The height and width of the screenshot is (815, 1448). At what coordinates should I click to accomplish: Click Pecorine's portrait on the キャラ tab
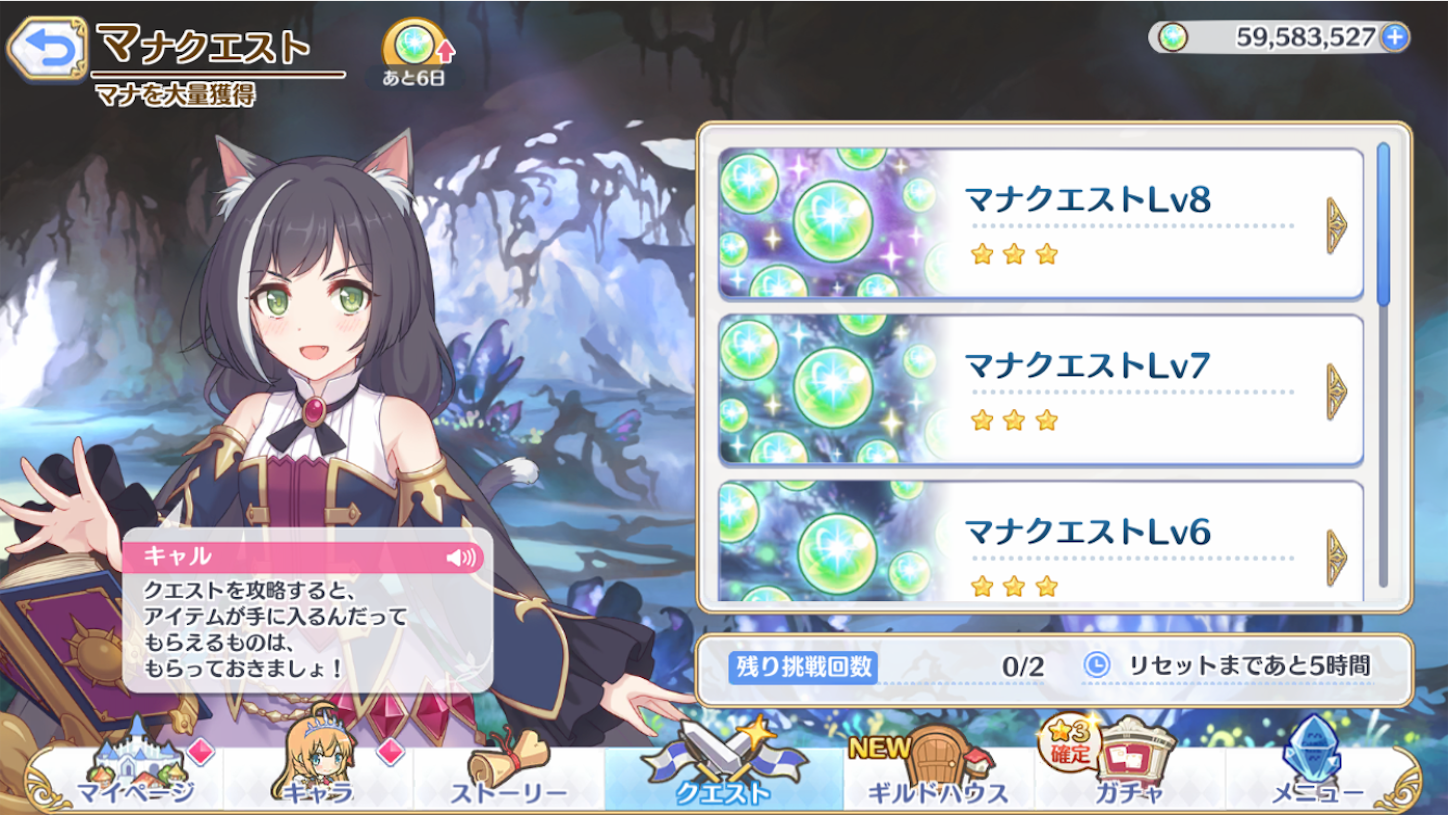pyautogui.click(x=316, y=756)
